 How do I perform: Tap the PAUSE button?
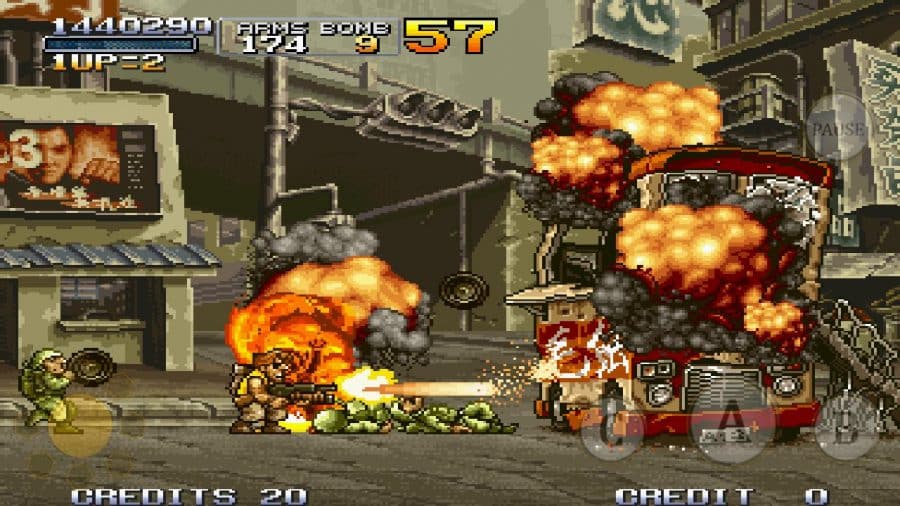point(838,127)
